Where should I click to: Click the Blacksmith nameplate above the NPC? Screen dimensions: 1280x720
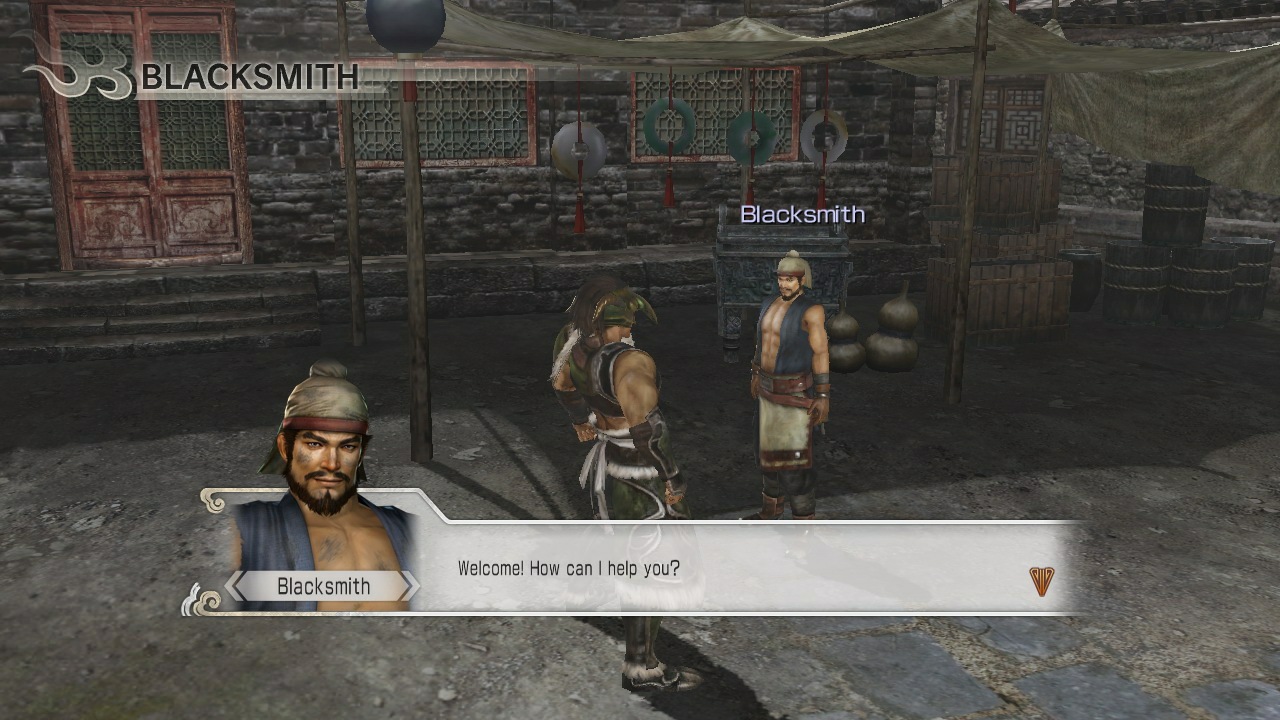coord(802,213)
